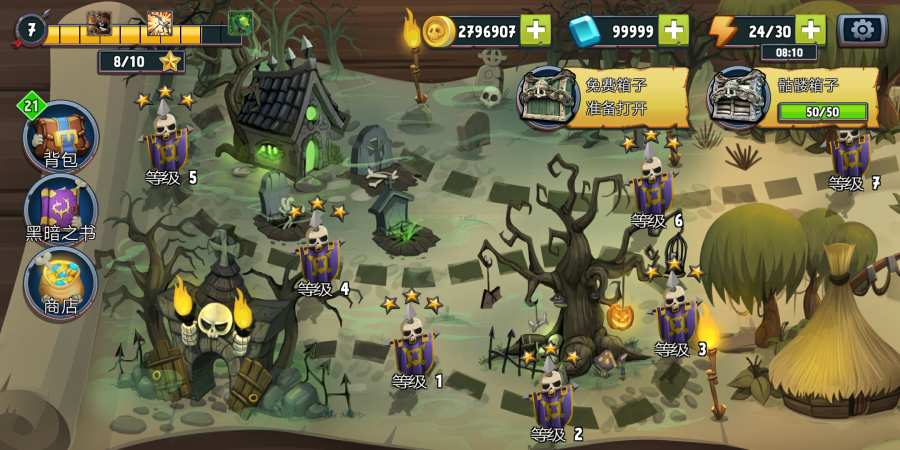This screenshot has height=450, width=900.
Task: Click the player level 7 badge
Action: (x=30, y=30)
